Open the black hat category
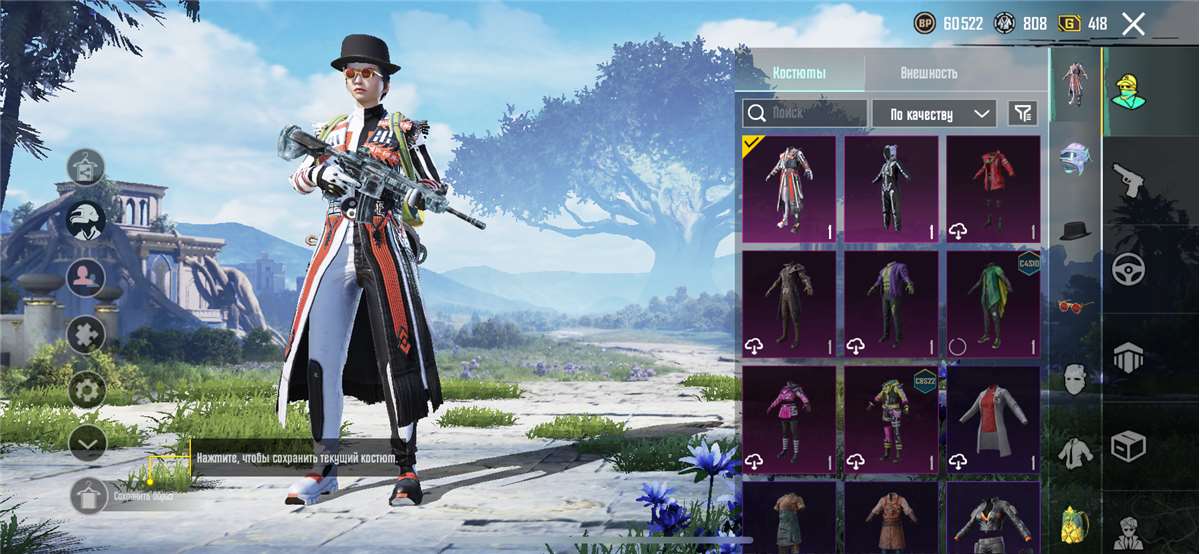The height and width of the screenshot is (554, 1200). tap(1075, 231)
